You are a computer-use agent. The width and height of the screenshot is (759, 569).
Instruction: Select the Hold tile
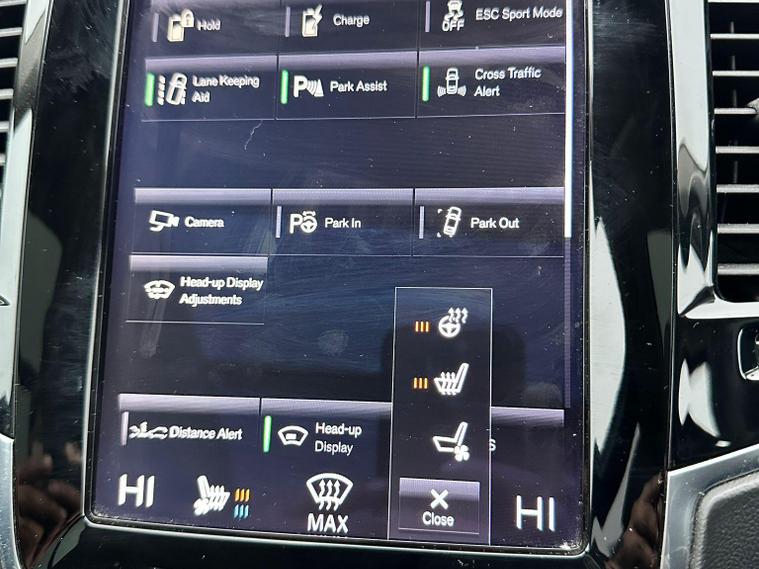click(207, 20)
